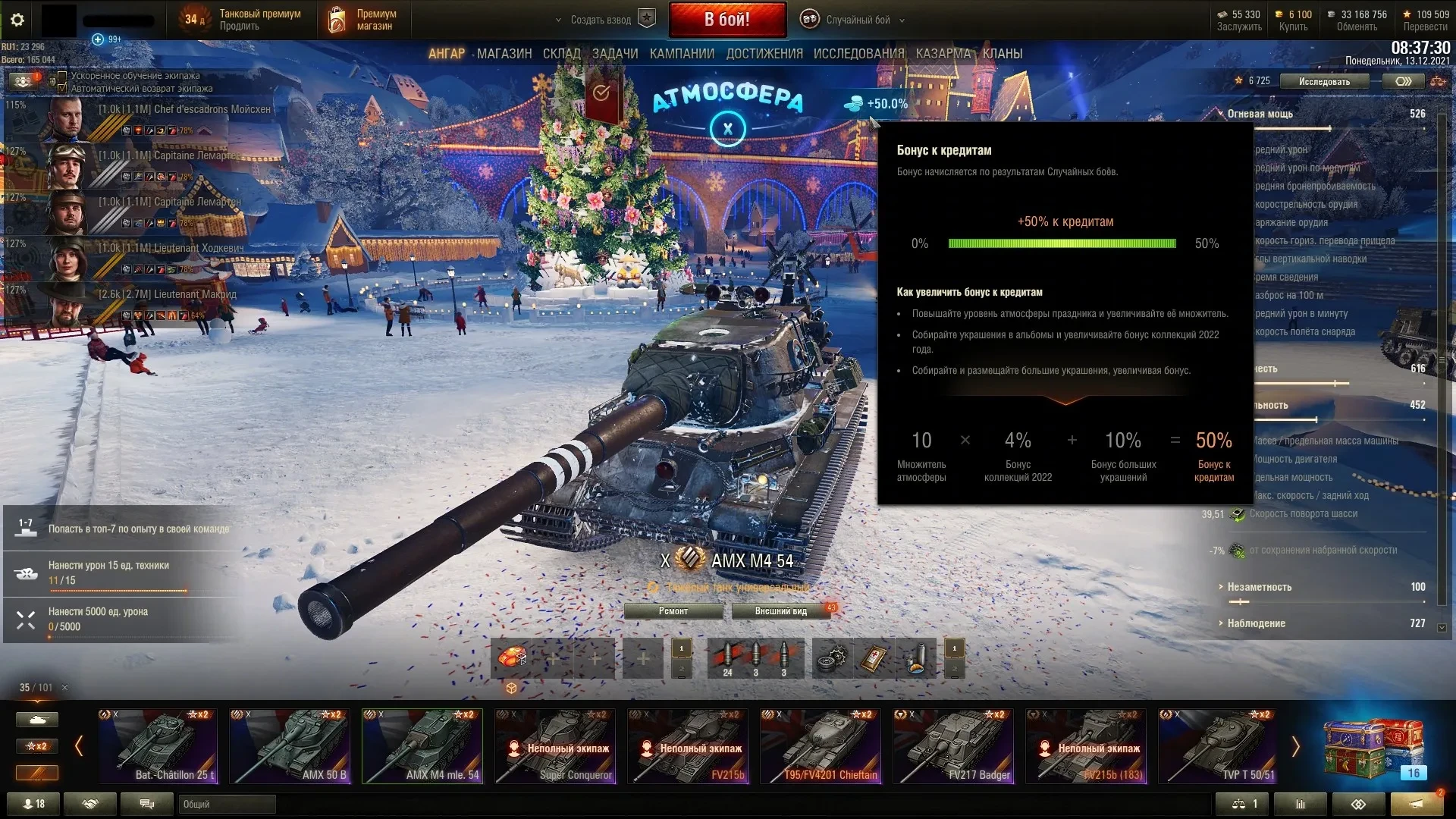Viewport: 1456px width, 819px height.
Task: Show next tanks with carousel right arrow
Action: [x=1295, y=747]
